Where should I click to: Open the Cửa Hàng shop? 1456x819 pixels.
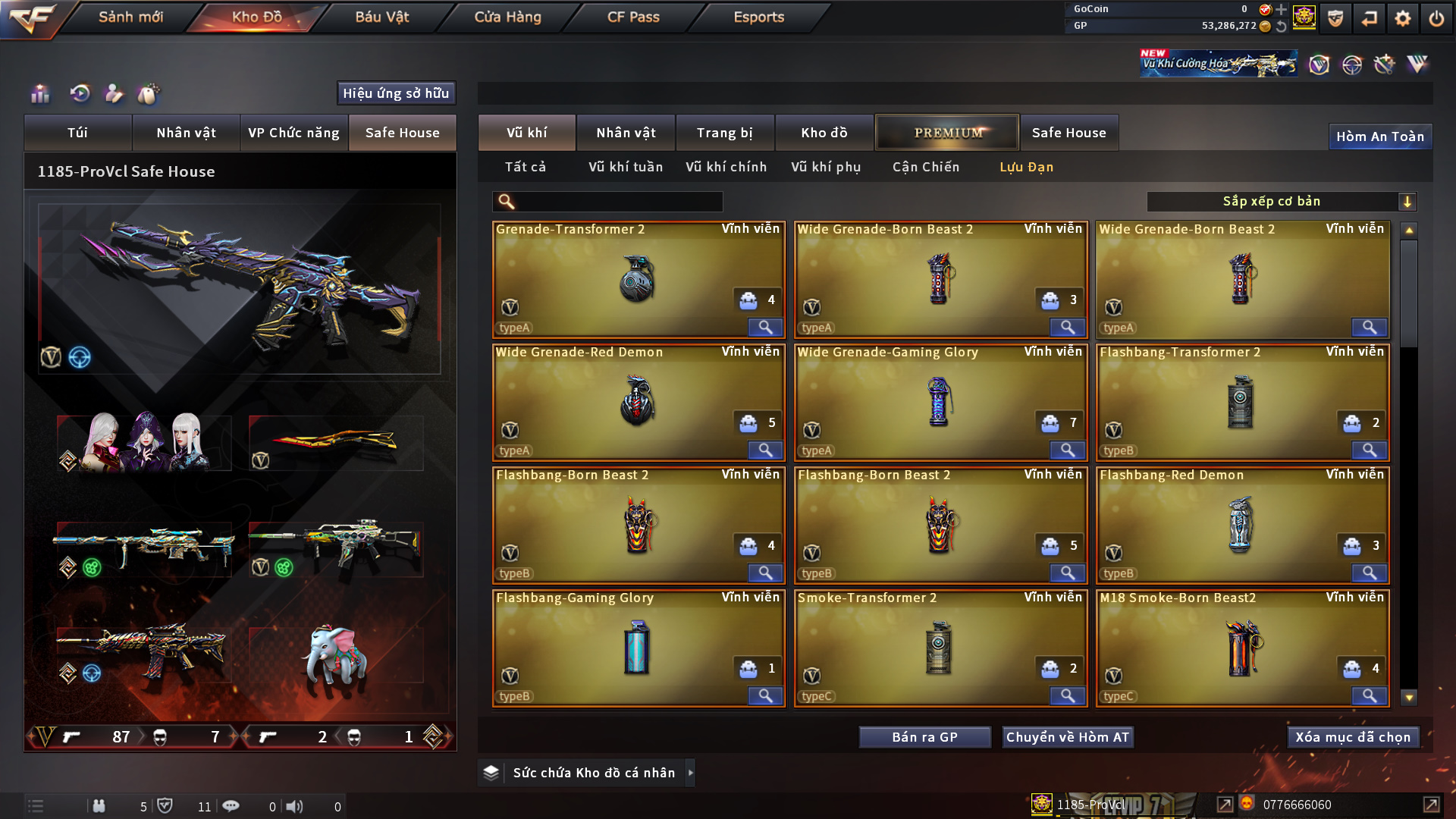click(507, 17)
